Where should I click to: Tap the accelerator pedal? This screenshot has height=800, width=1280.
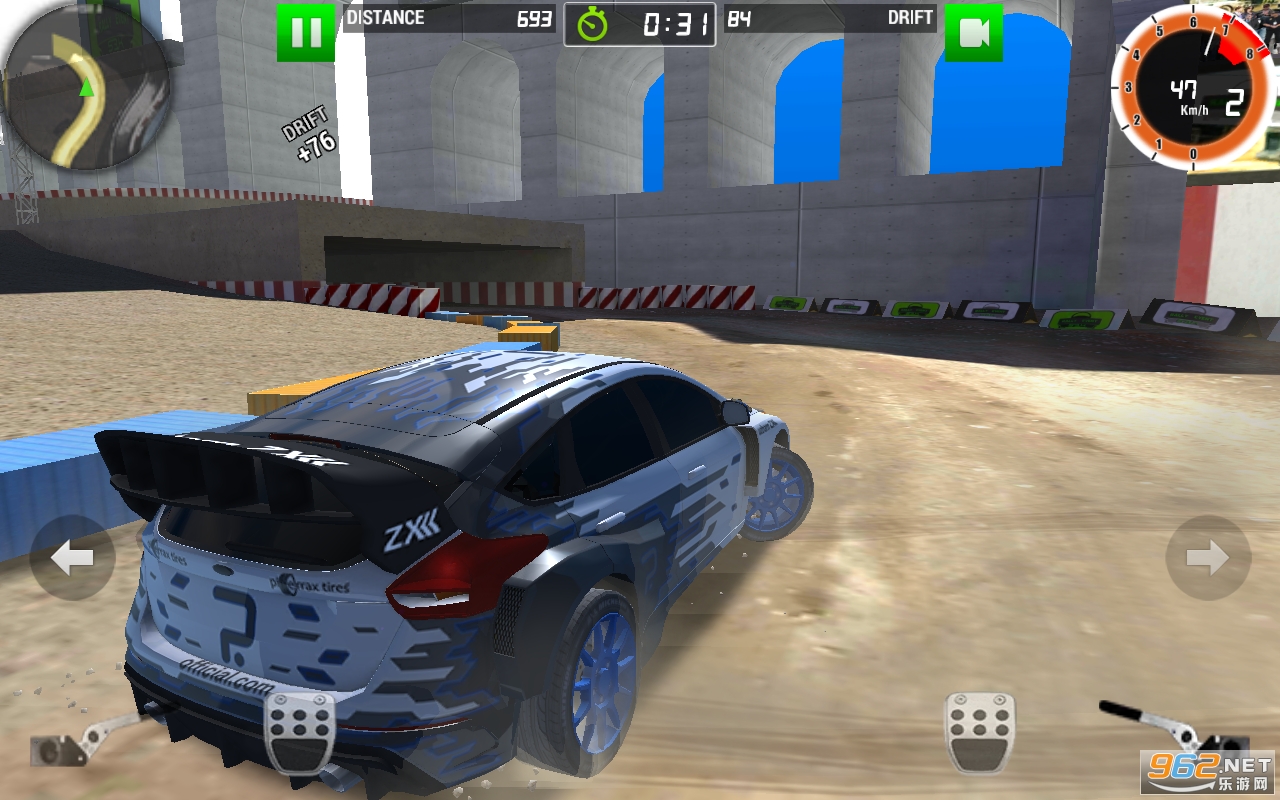pos(980,731)
